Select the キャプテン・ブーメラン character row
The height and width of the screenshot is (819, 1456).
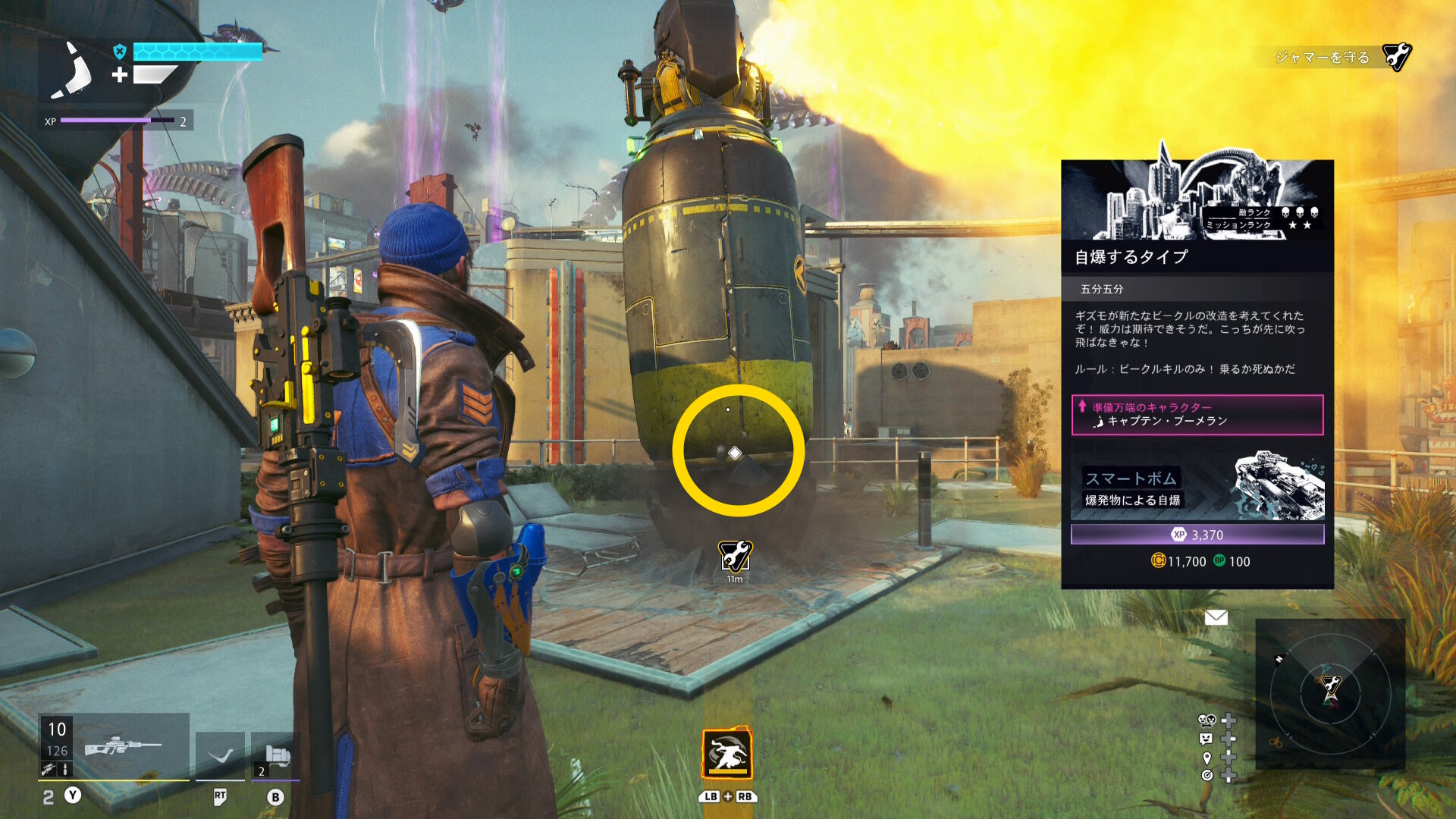pos(1197,415)
